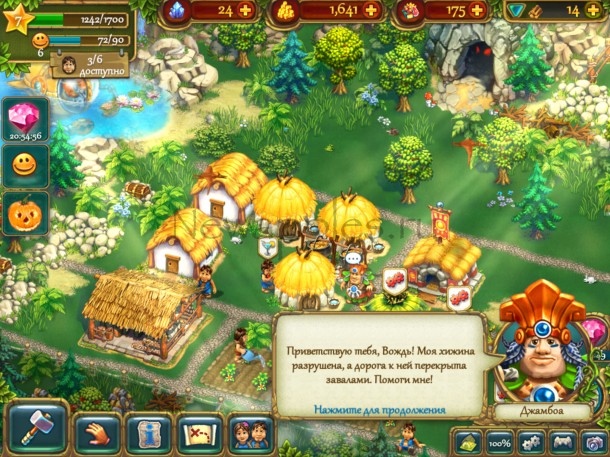
Task: Click the 100% zoom button
Action: 501,442
